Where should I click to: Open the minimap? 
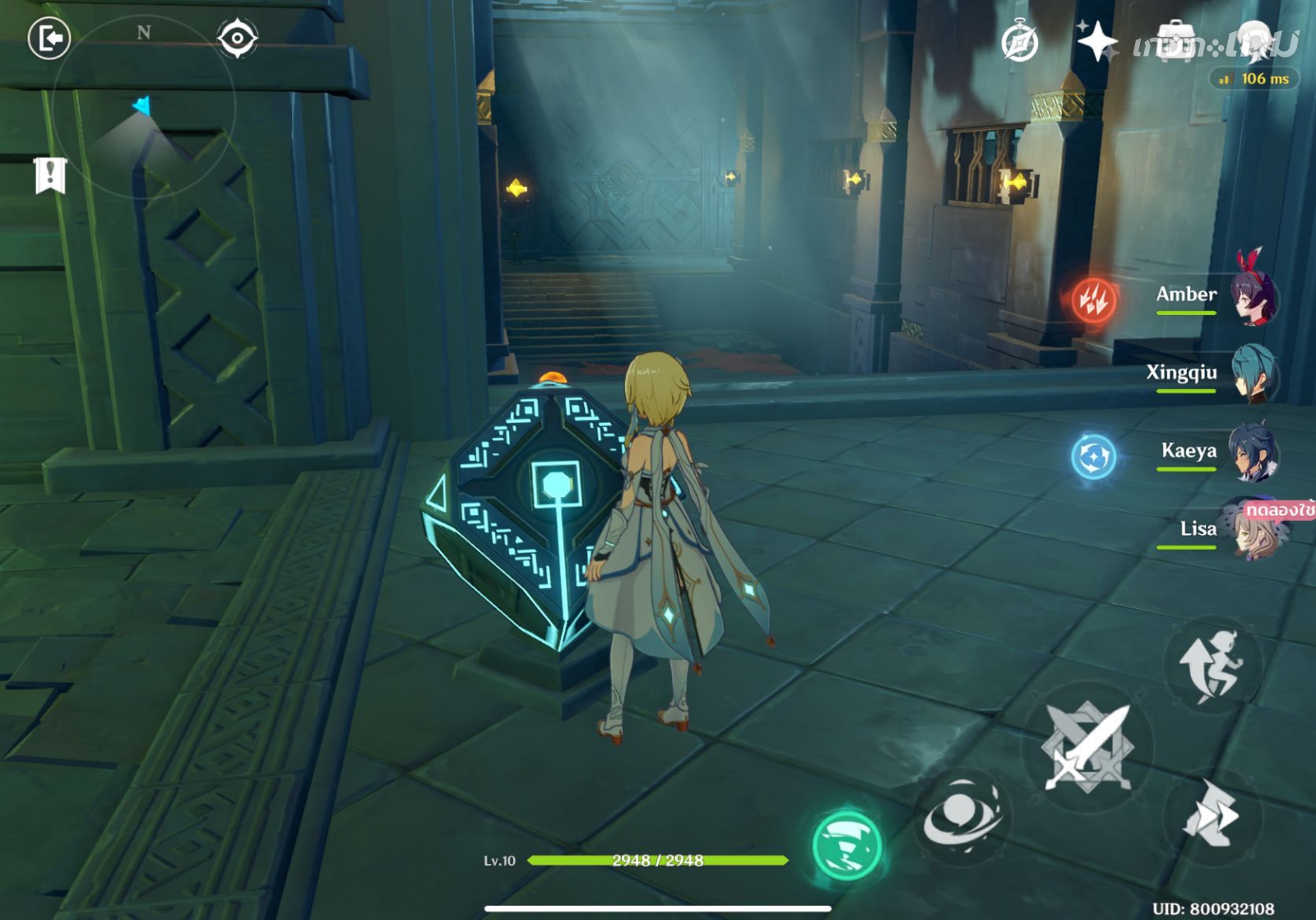tap(144, 107)
